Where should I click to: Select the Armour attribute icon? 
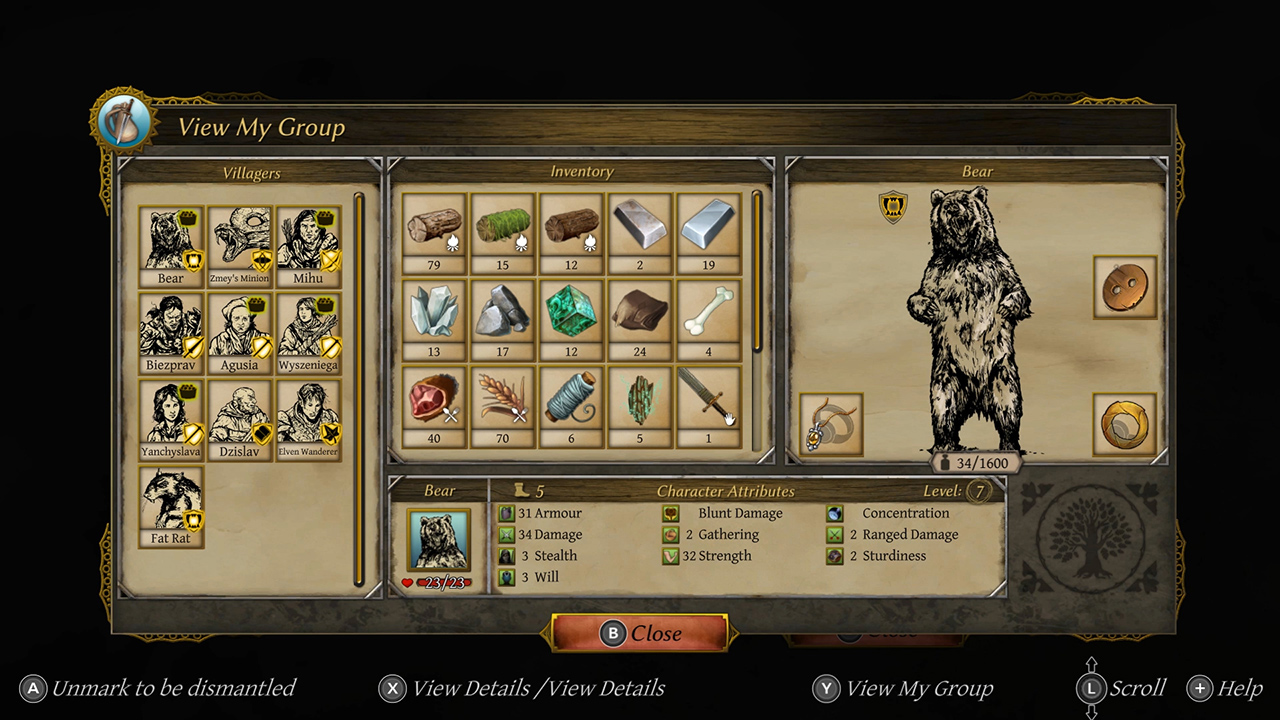[505, 513]
